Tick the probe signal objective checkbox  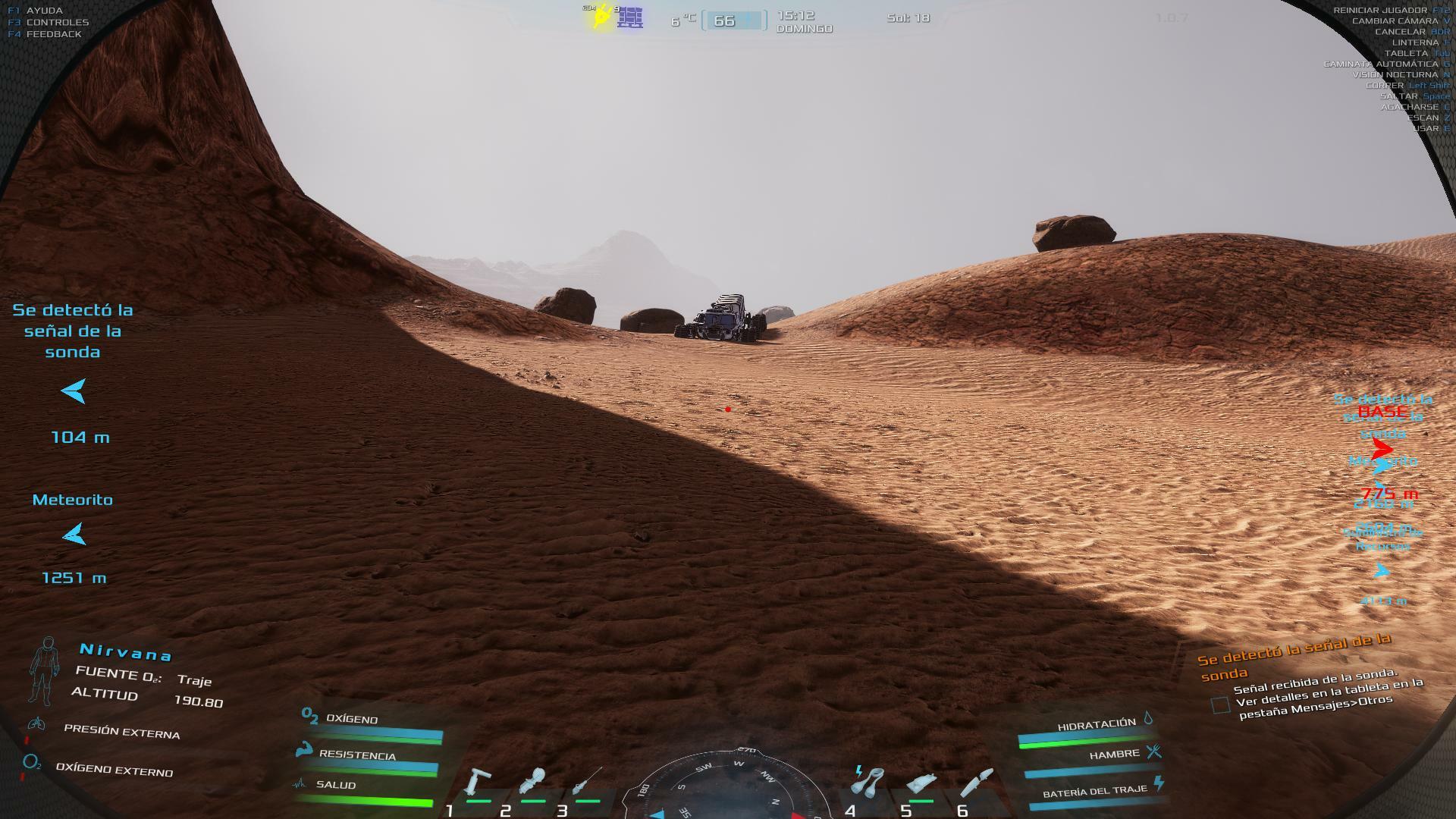[x=1220, y=705]
